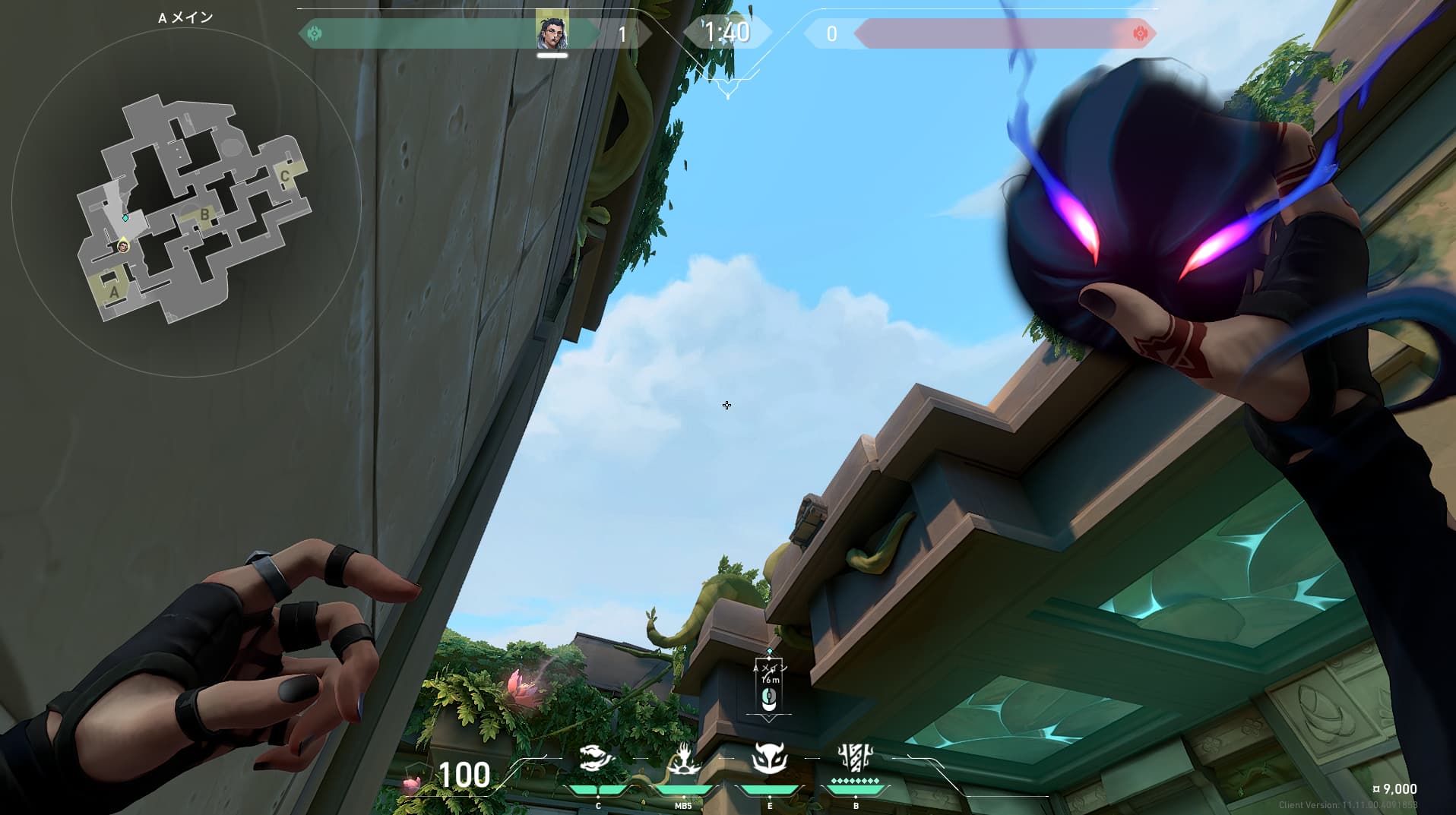
Task: Click the agent portrait in the top bar
Action: (x=552, y=33)
